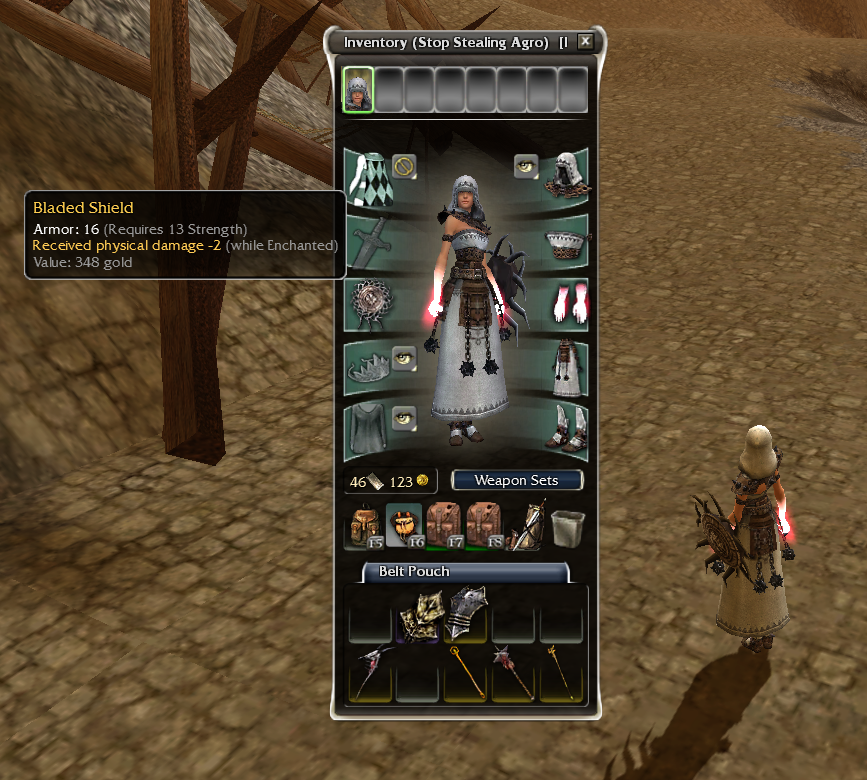Select the character portrait in the top row

point(358,90)
